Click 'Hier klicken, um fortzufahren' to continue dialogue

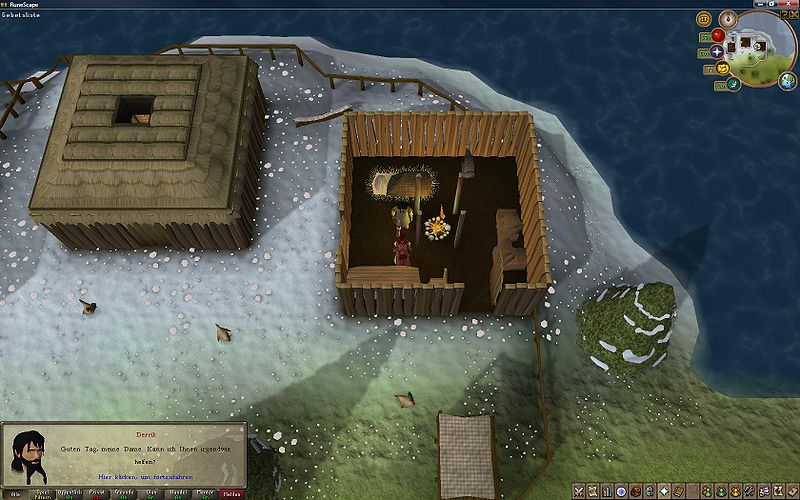pyautogui.click(x=152, y=479)
